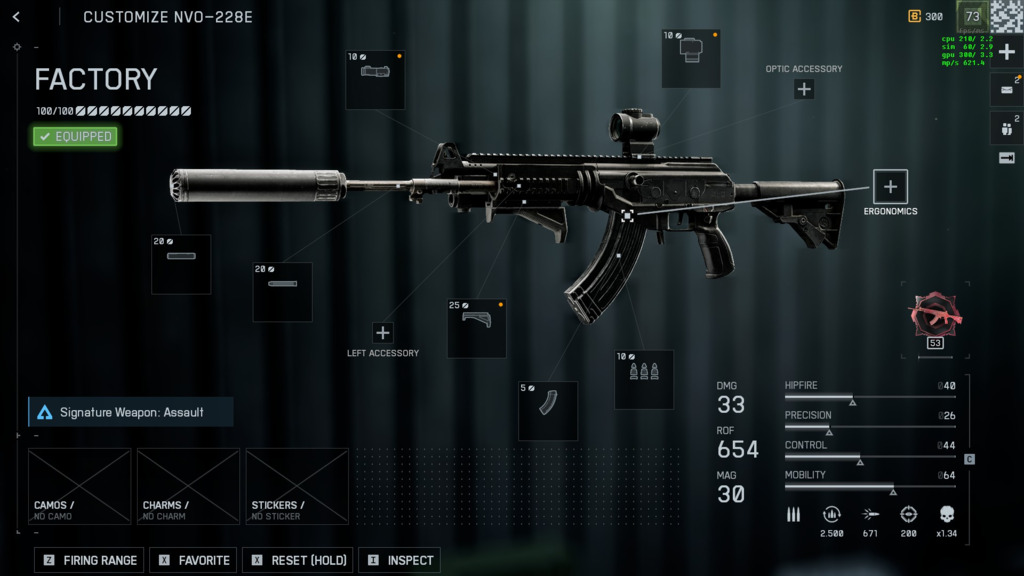Launch the Firing Range

(x=90, y=560)
